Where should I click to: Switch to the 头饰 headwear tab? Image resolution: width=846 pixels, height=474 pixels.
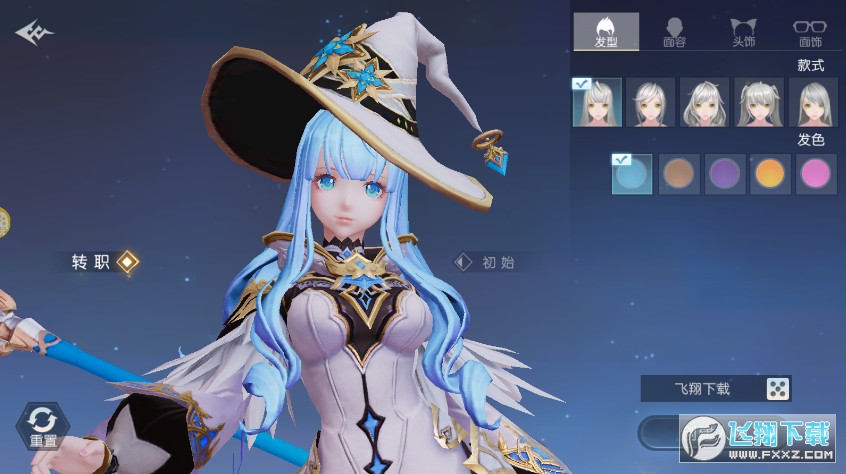click(x=742, y=32)
